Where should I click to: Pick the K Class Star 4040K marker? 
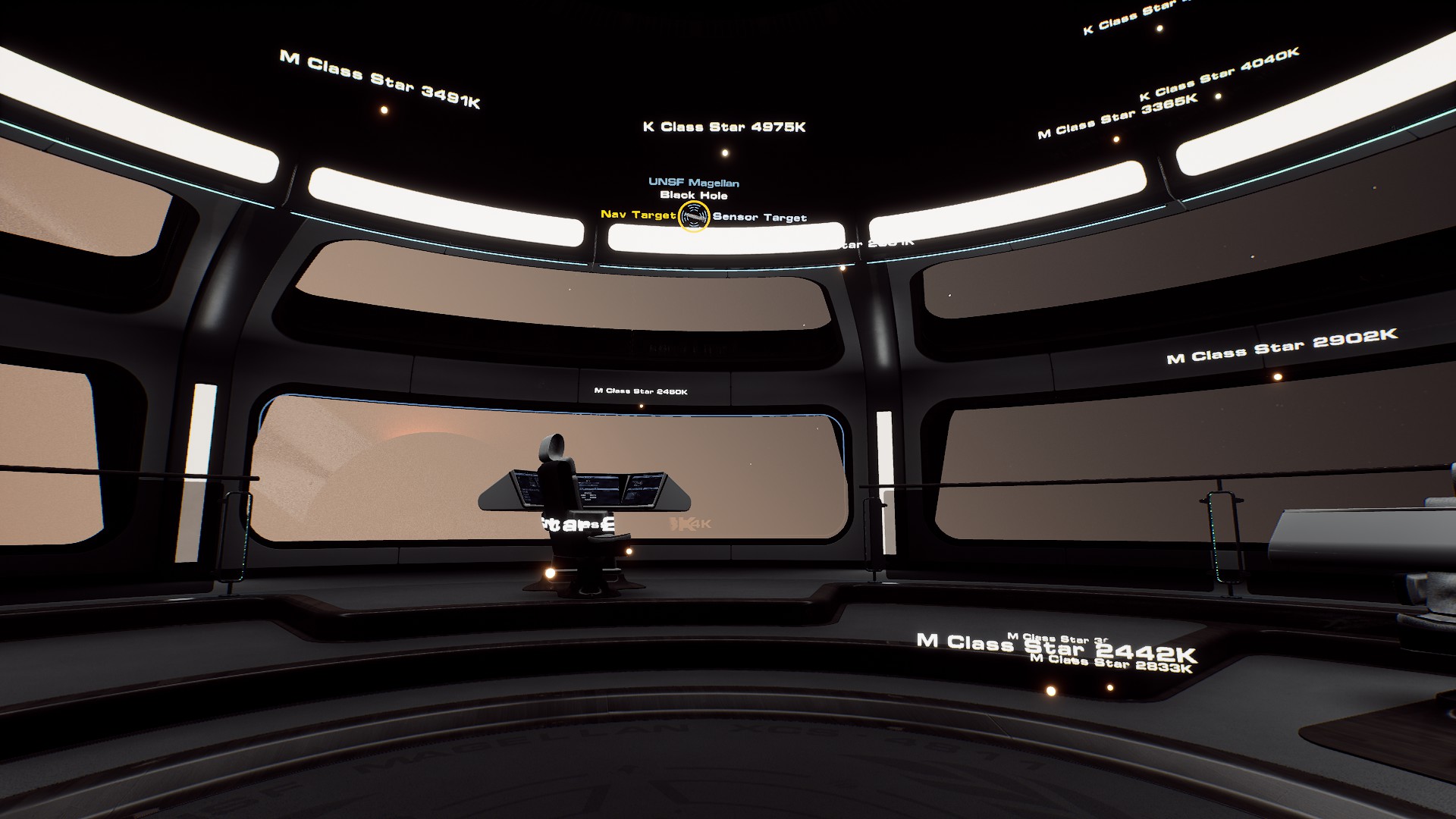pos(1218,96)
